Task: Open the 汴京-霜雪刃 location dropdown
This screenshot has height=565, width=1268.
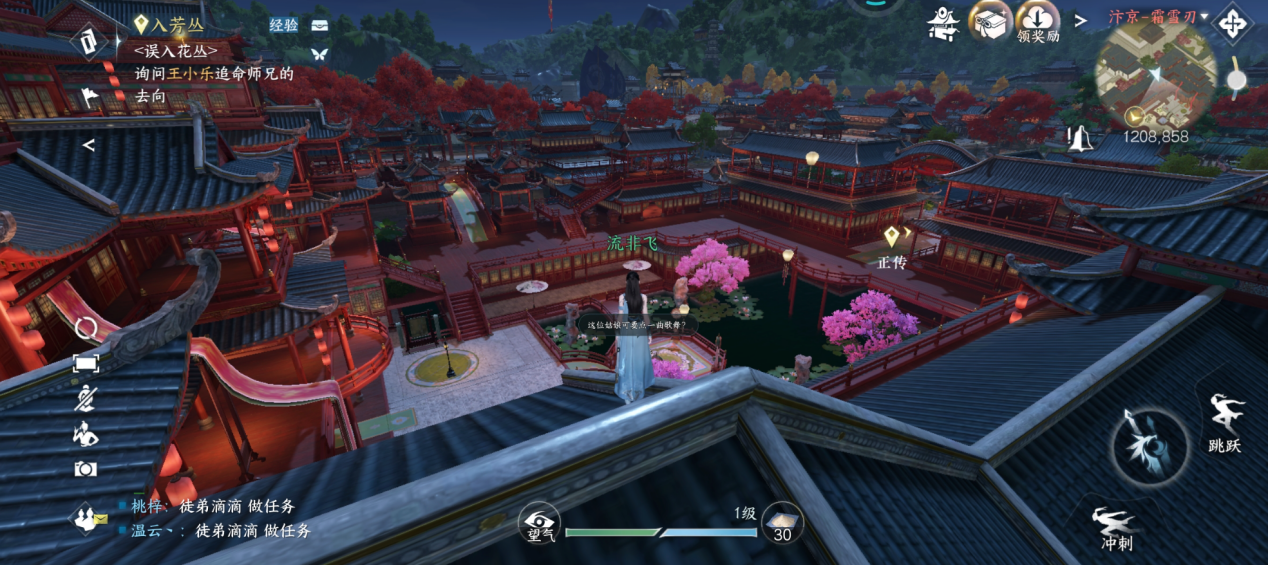Action: (1157, 17)
